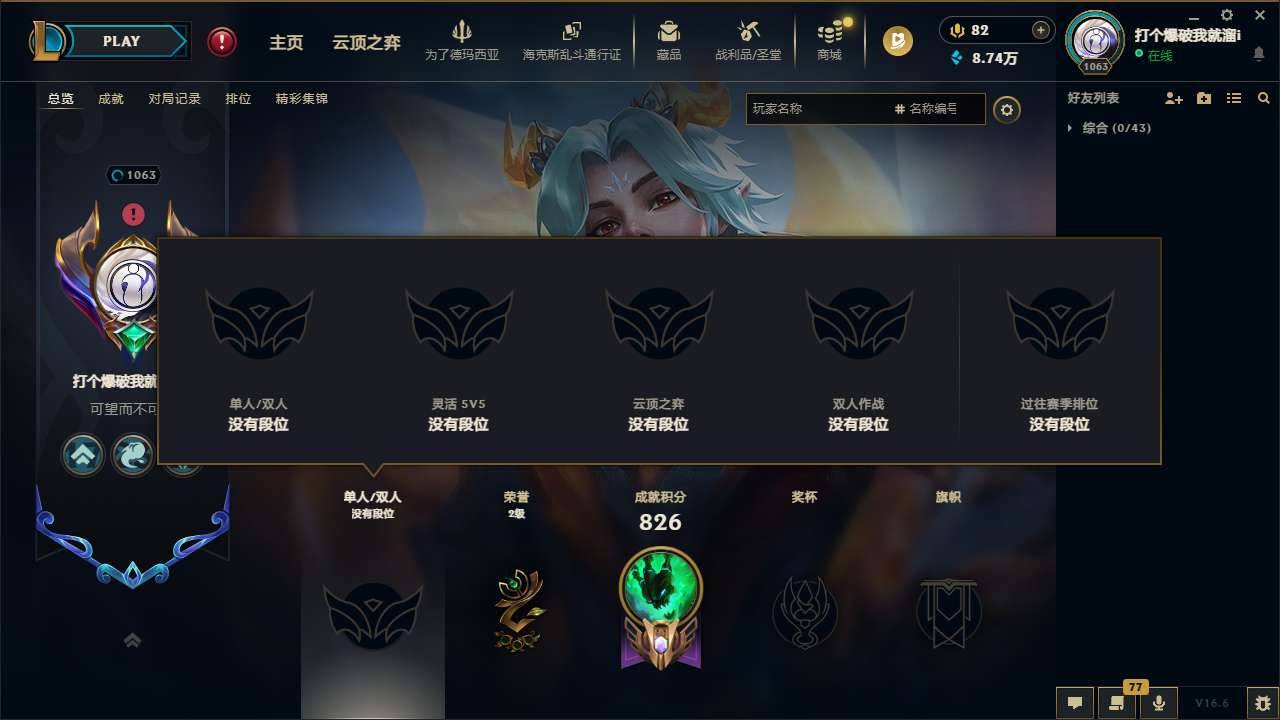Click the red alert notification icon
Viewport: 1280px width, 720px height.
tap(221, 41)
